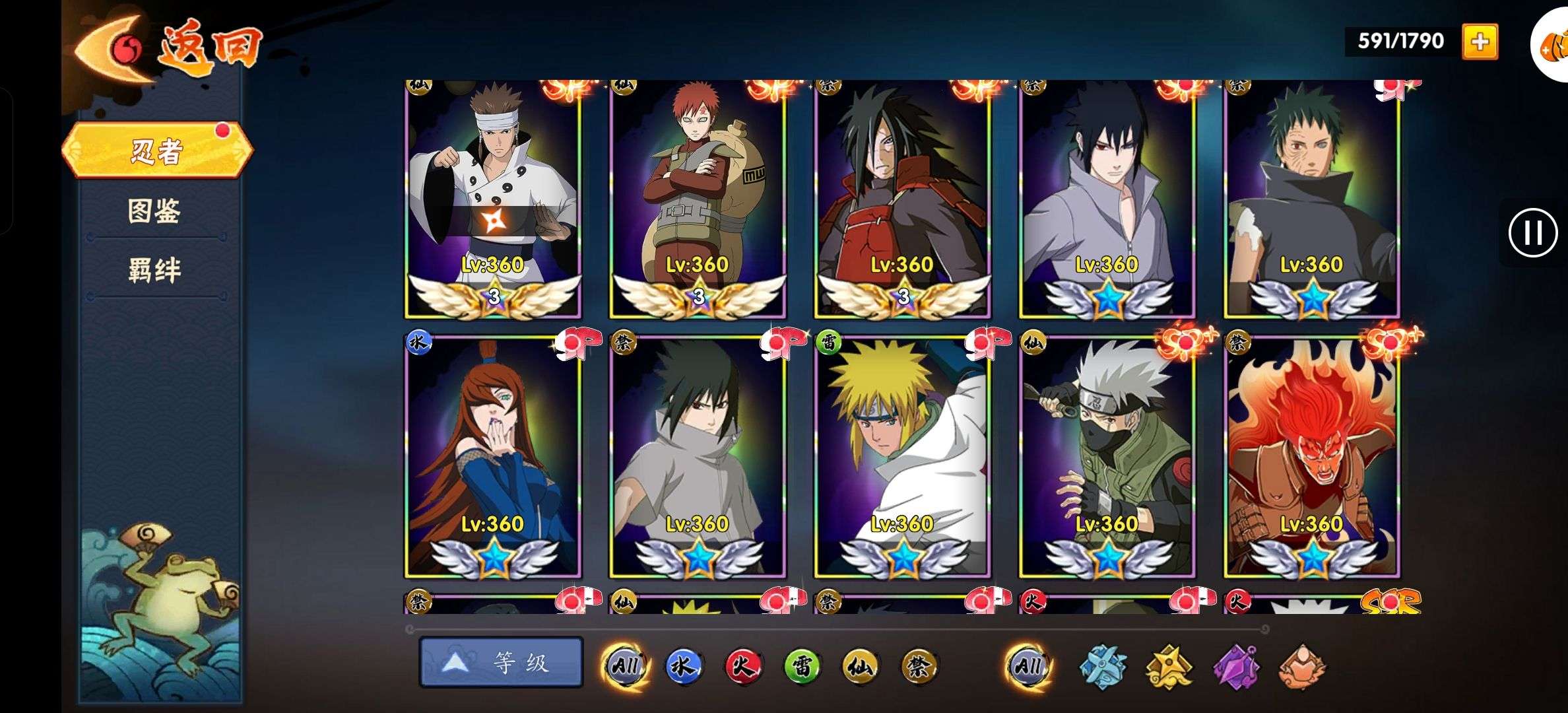1568x713 pixels.
Task: Choose the Kakashi ninja card
Action: click(1107, 457)
